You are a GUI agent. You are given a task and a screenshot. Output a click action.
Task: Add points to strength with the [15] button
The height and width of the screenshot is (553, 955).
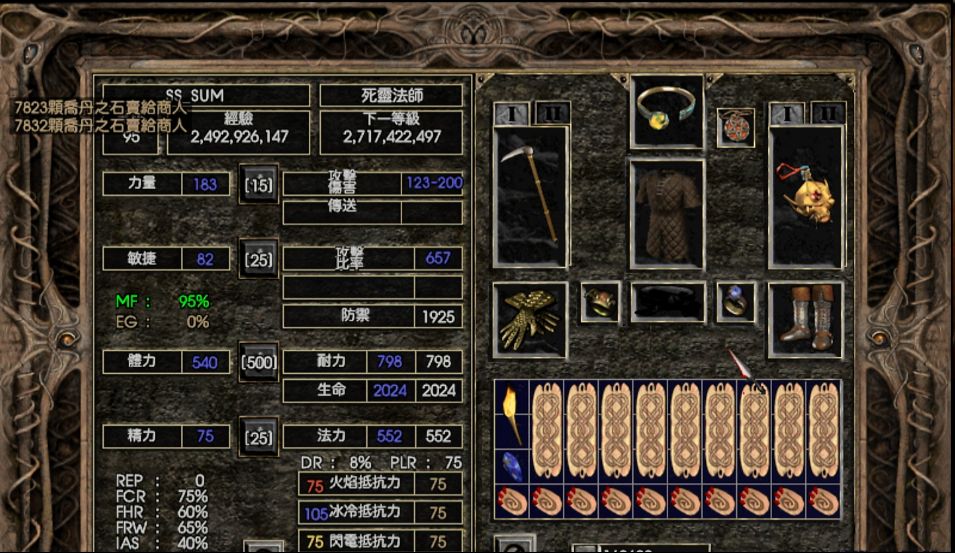click(258, 185)
